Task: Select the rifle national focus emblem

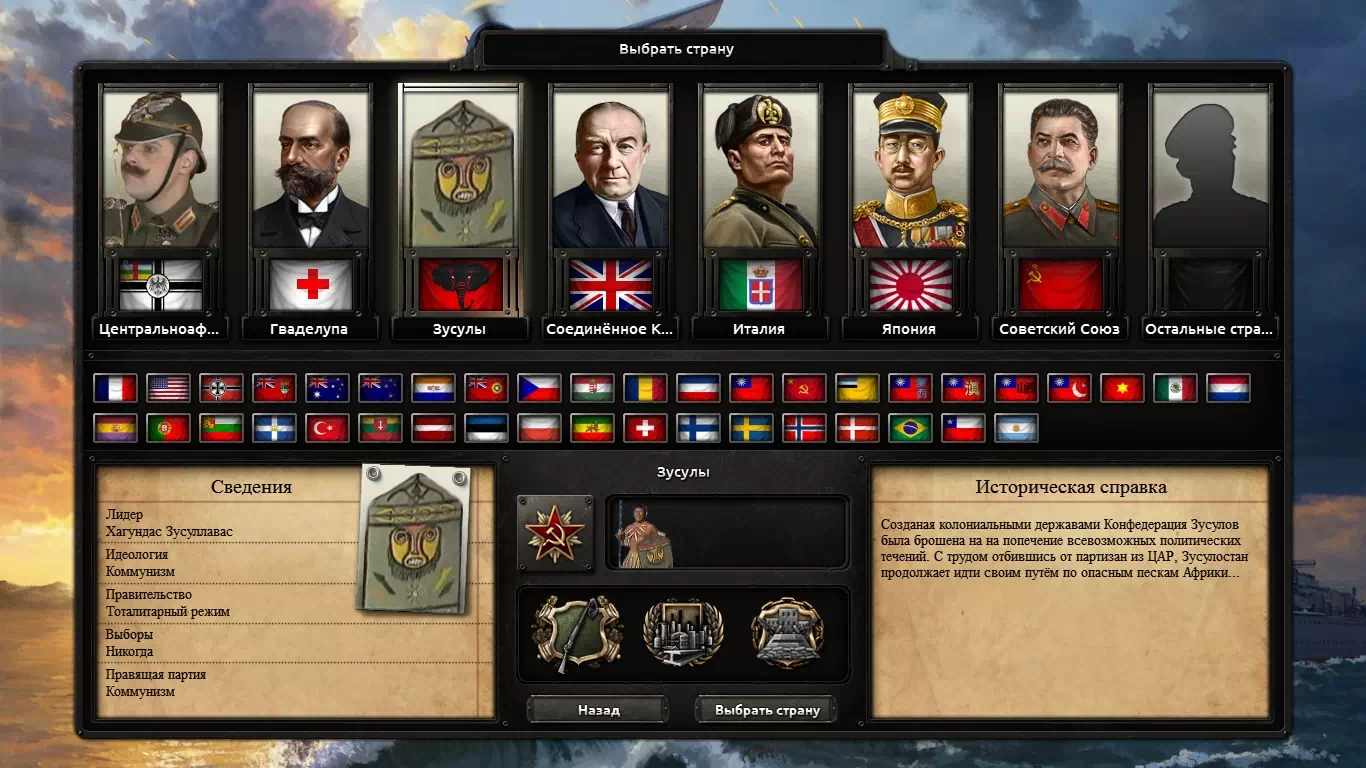Action: pyautogui.click(x=578, y=633)
